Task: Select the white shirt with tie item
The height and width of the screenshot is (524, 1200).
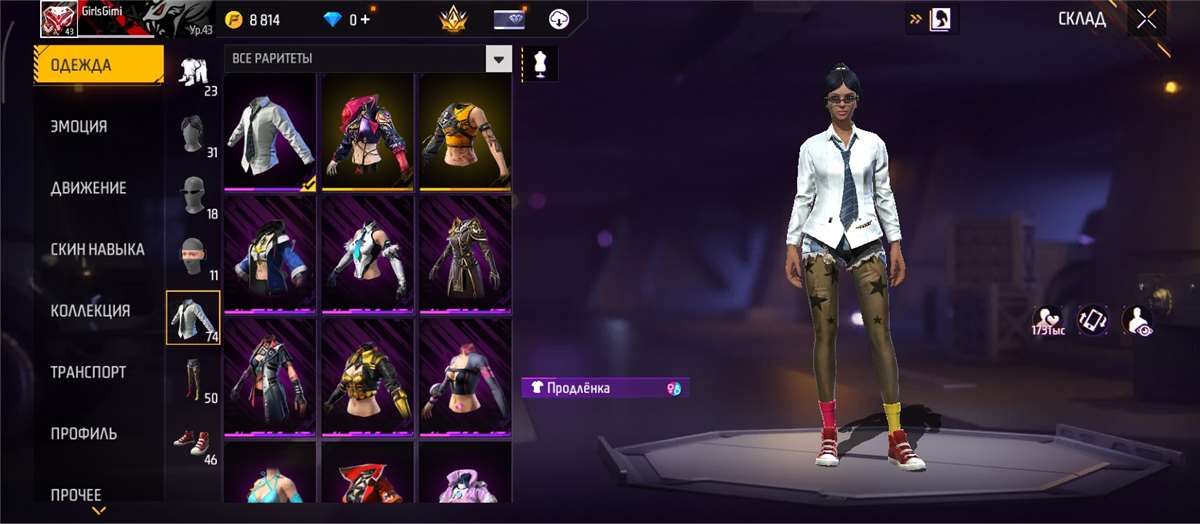Action: pos(270,132)
